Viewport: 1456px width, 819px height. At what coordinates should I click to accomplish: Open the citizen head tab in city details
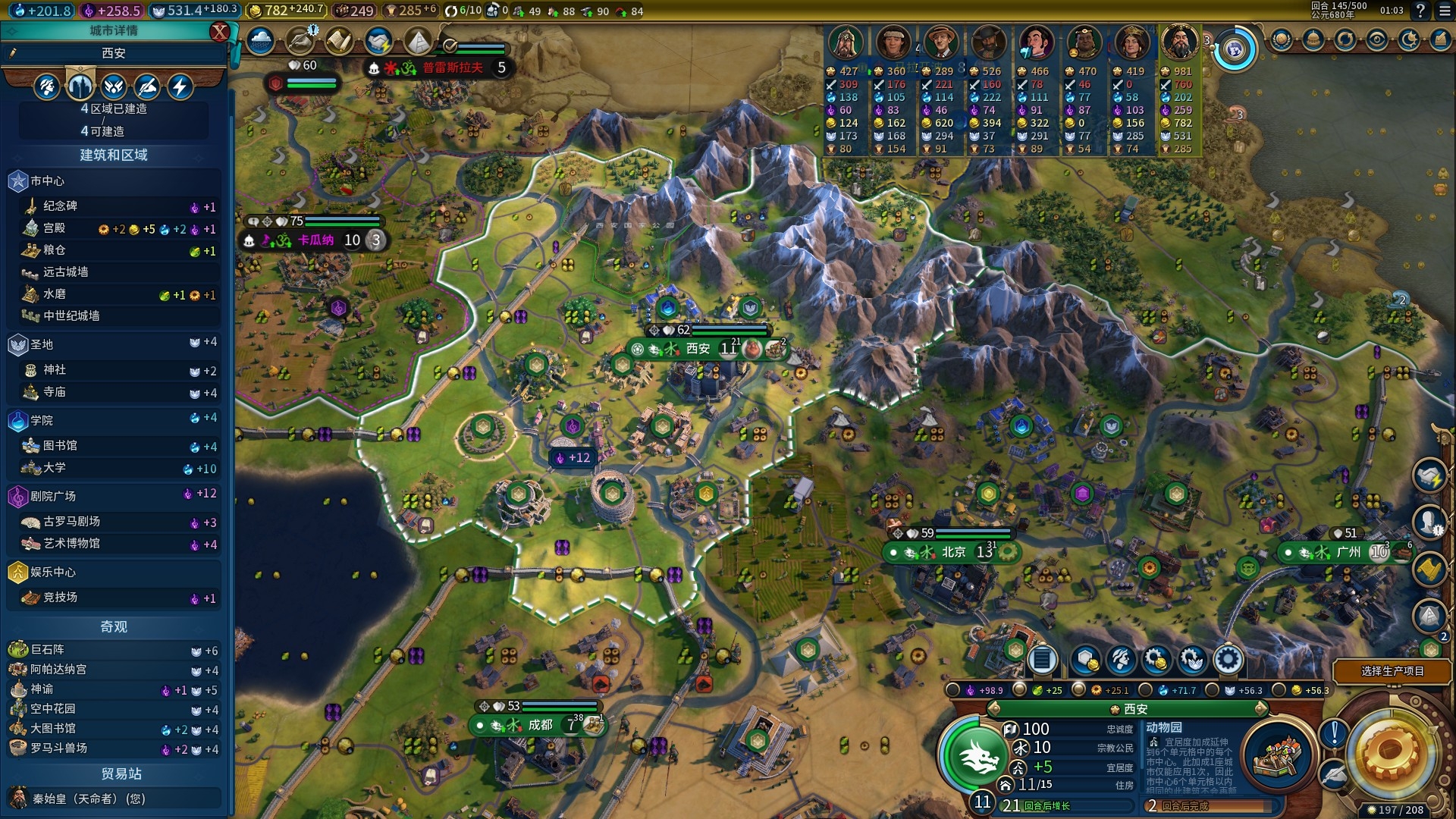pyautogui.click(x=47, y=86)
